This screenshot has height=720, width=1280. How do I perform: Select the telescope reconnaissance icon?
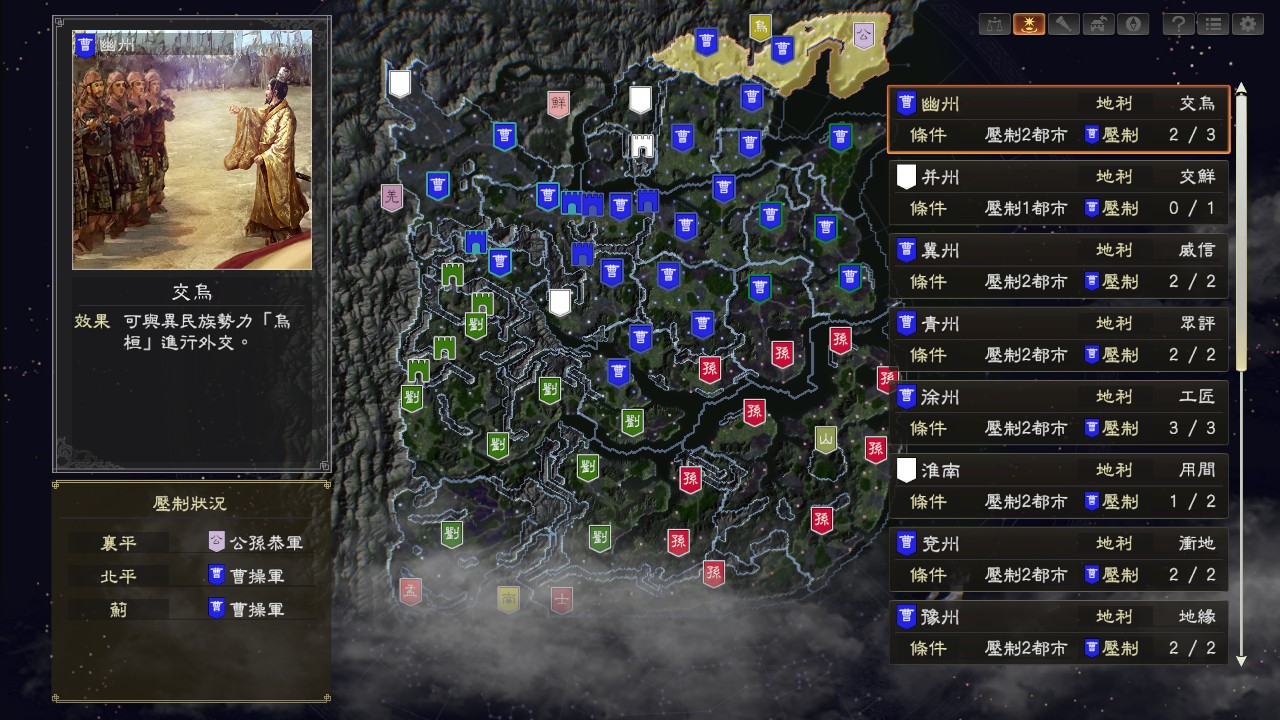click(x=1063, y=24)
